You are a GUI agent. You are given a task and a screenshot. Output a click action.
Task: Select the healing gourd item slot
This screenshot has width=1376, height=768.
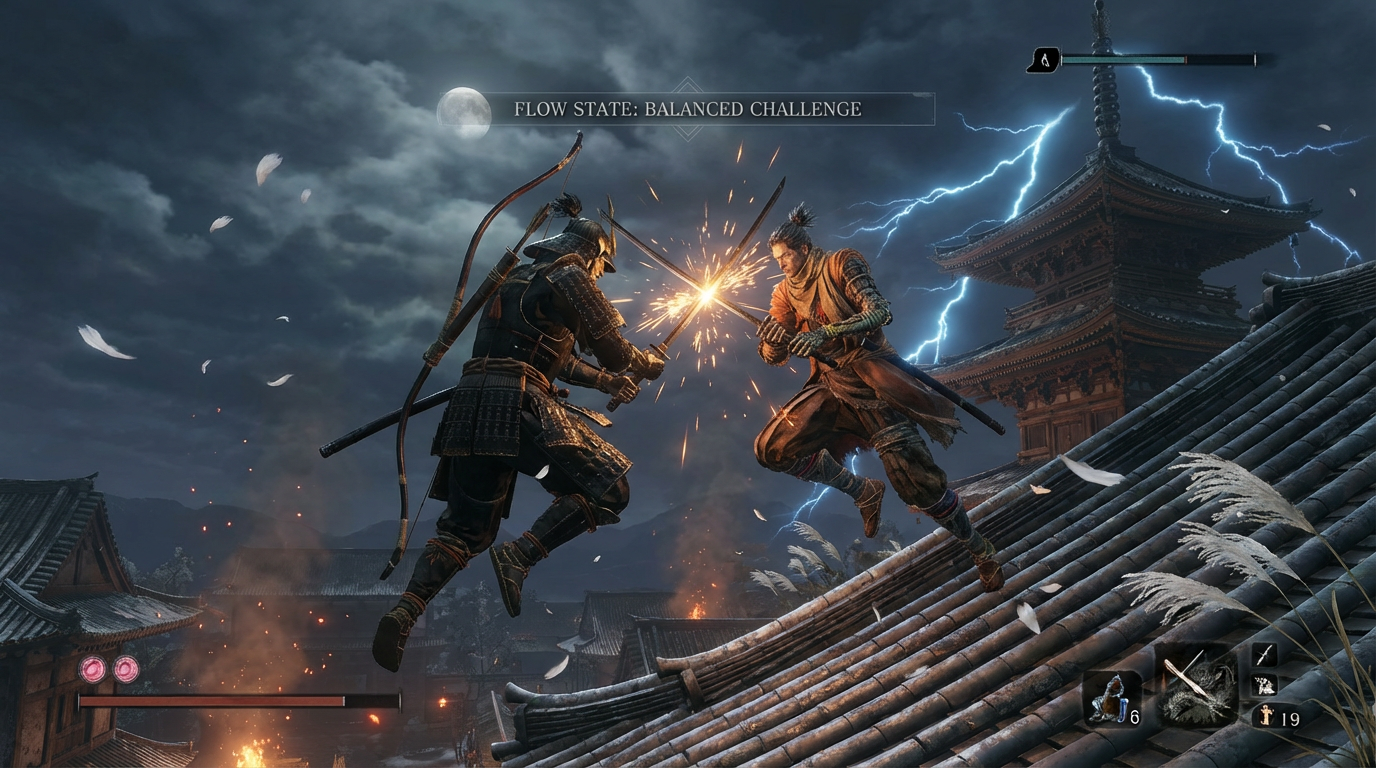pyautogui.click(x=1109, y=700)
